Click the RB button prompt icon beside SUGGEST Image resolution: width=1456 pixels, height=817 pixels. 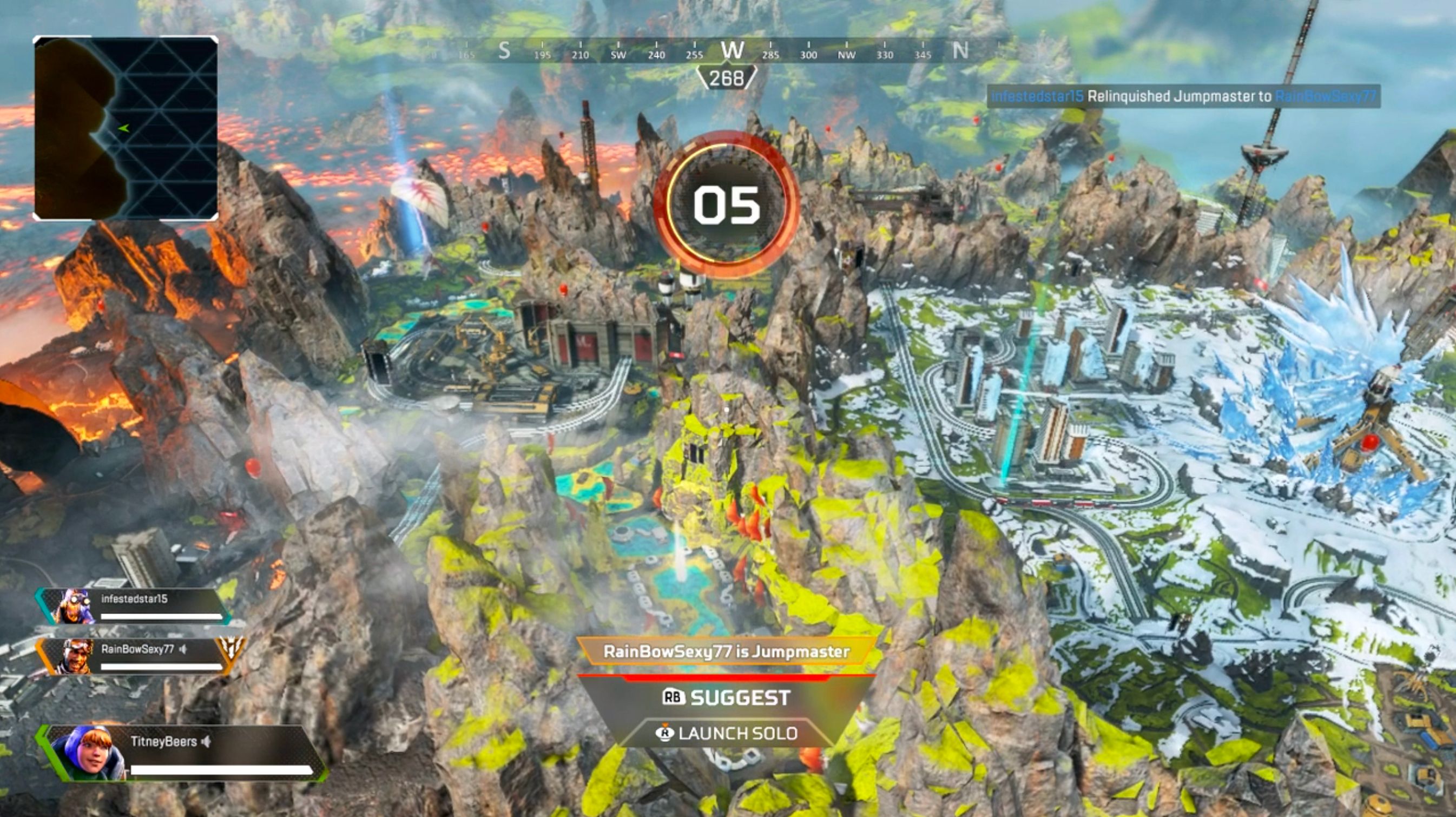click(x=674, y=696)
